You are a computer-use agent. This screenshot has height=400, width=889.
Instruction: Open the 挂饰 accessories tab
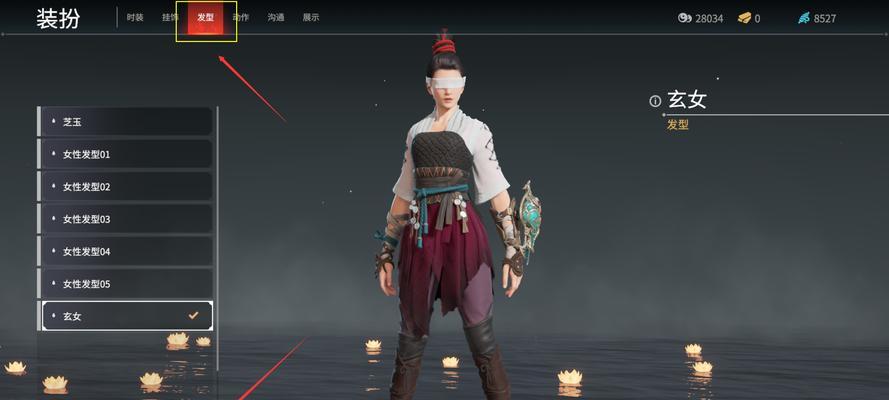170,18
